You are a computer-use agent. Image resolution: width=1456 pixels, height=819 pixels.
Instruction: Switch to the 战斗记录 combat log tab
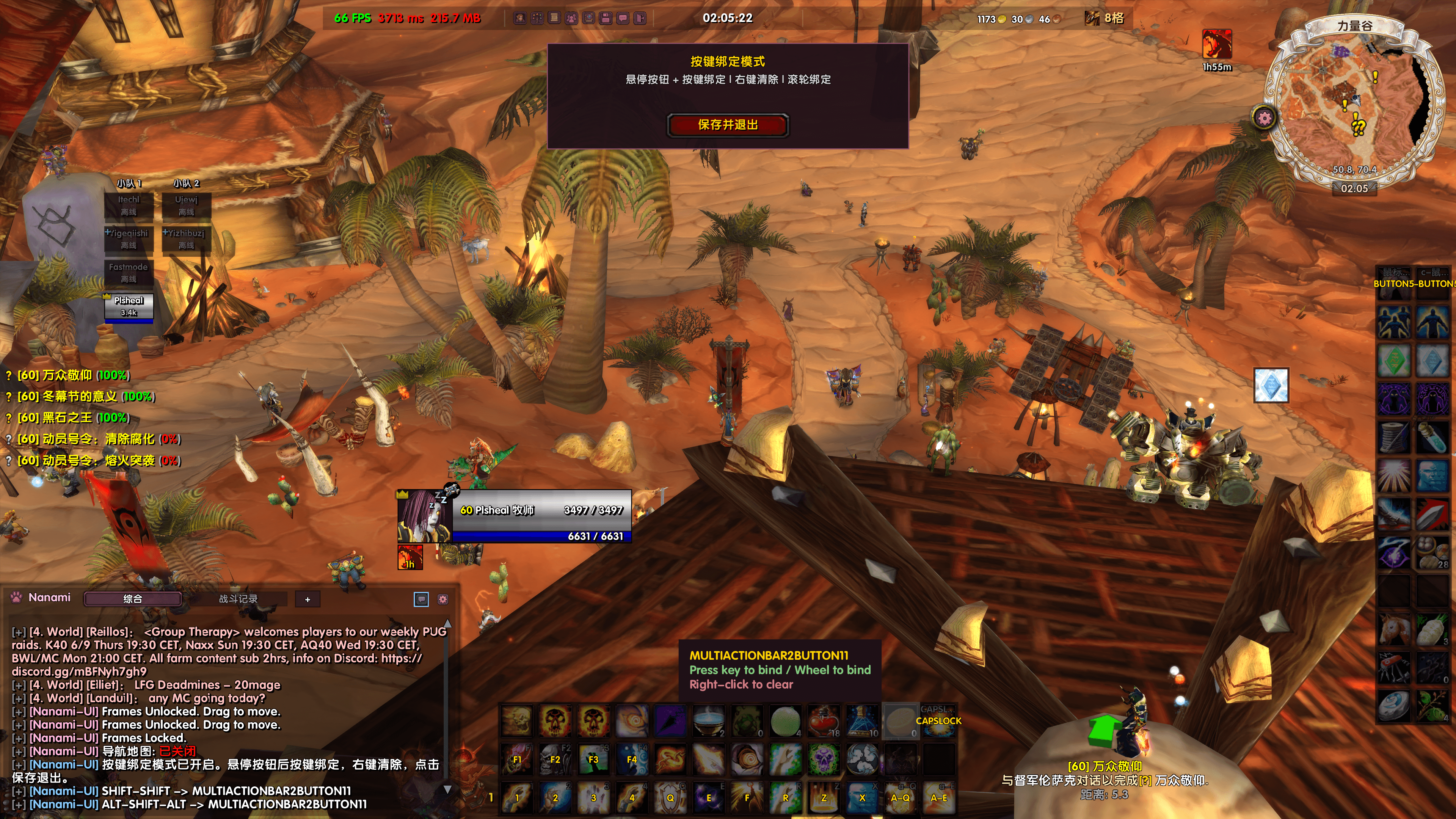pos(238,599)
